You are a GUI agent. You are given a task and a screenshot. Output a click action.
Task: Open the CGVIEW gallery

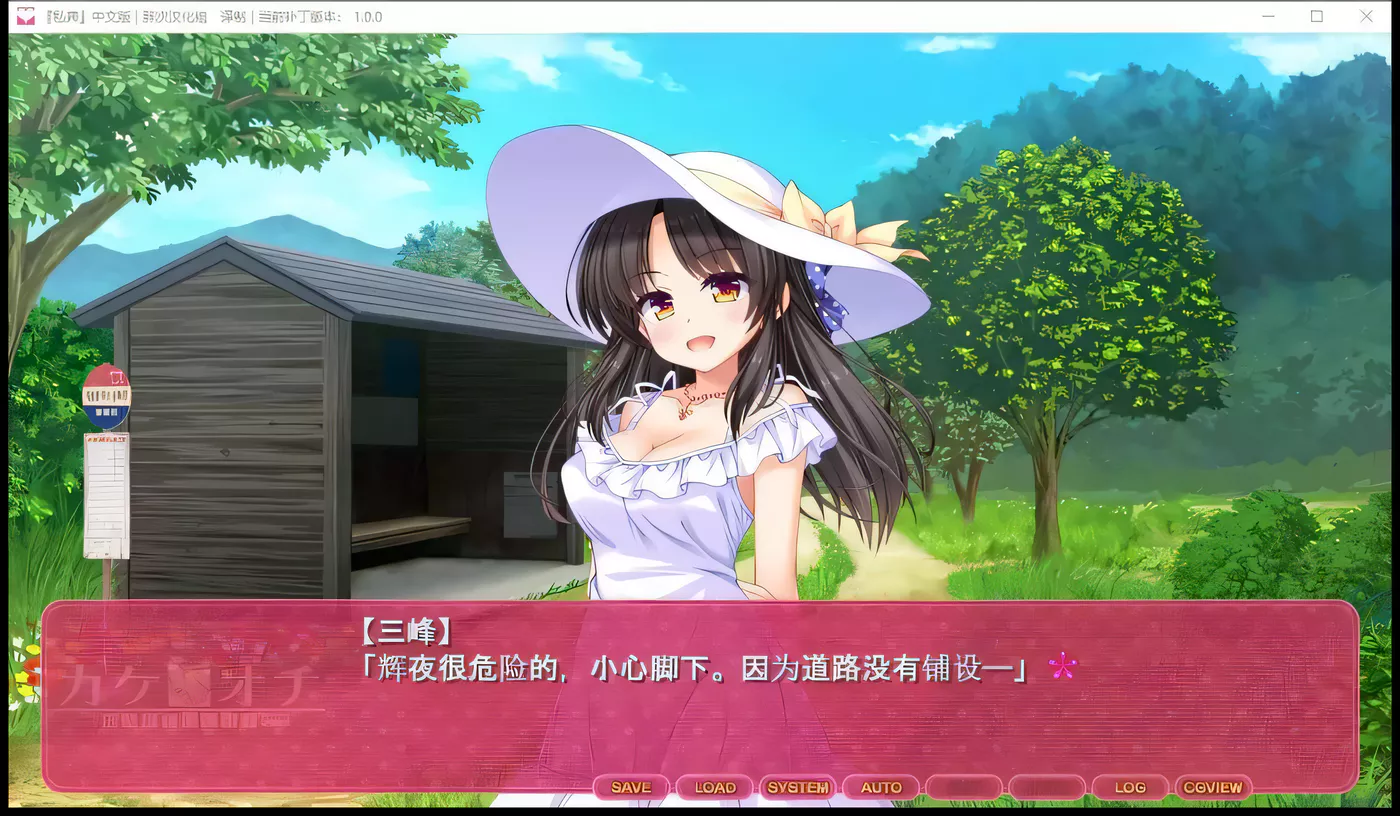click(x=1213, y=787)
